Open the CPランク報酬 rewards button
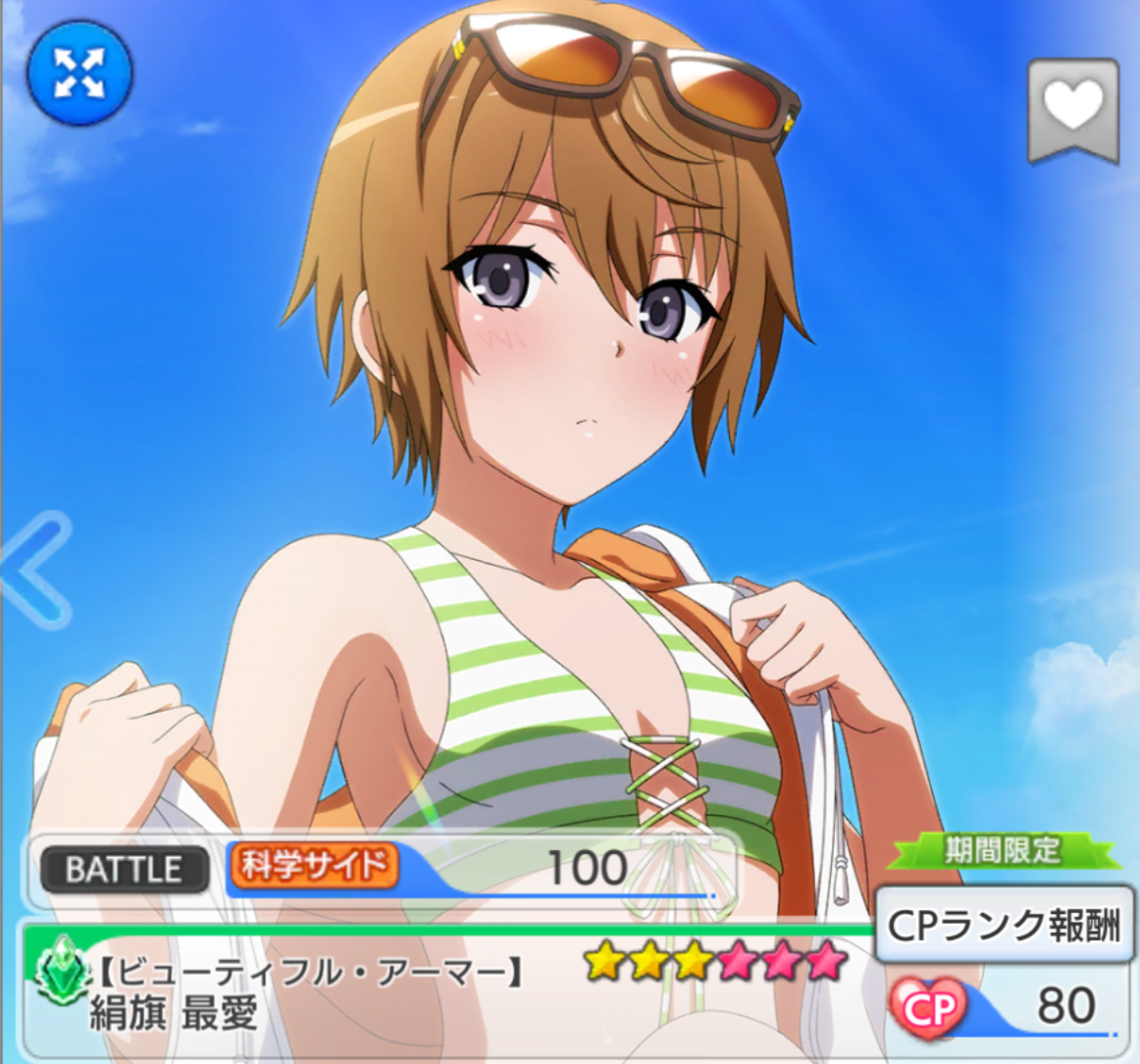 [x=1003, y=926]
